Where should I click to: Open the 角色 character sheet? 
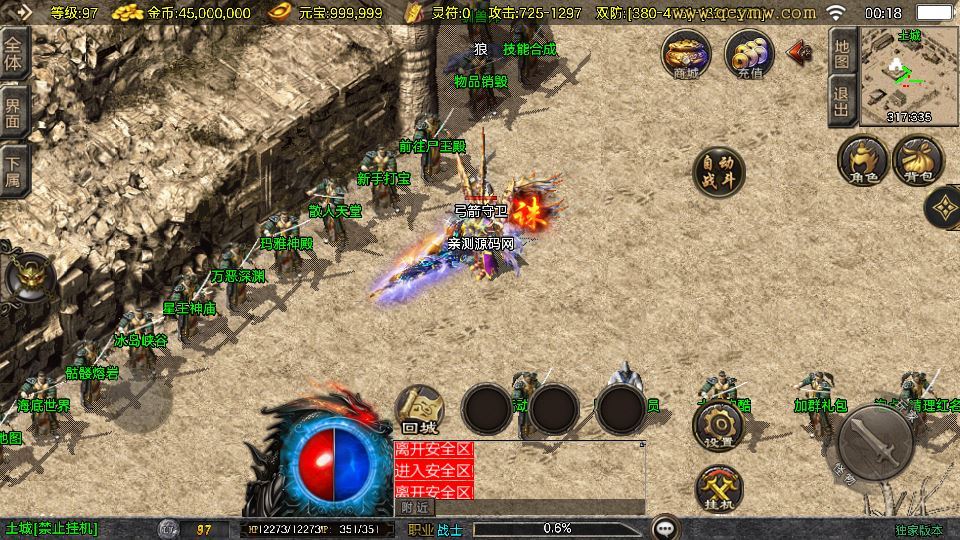coord(863,160)
